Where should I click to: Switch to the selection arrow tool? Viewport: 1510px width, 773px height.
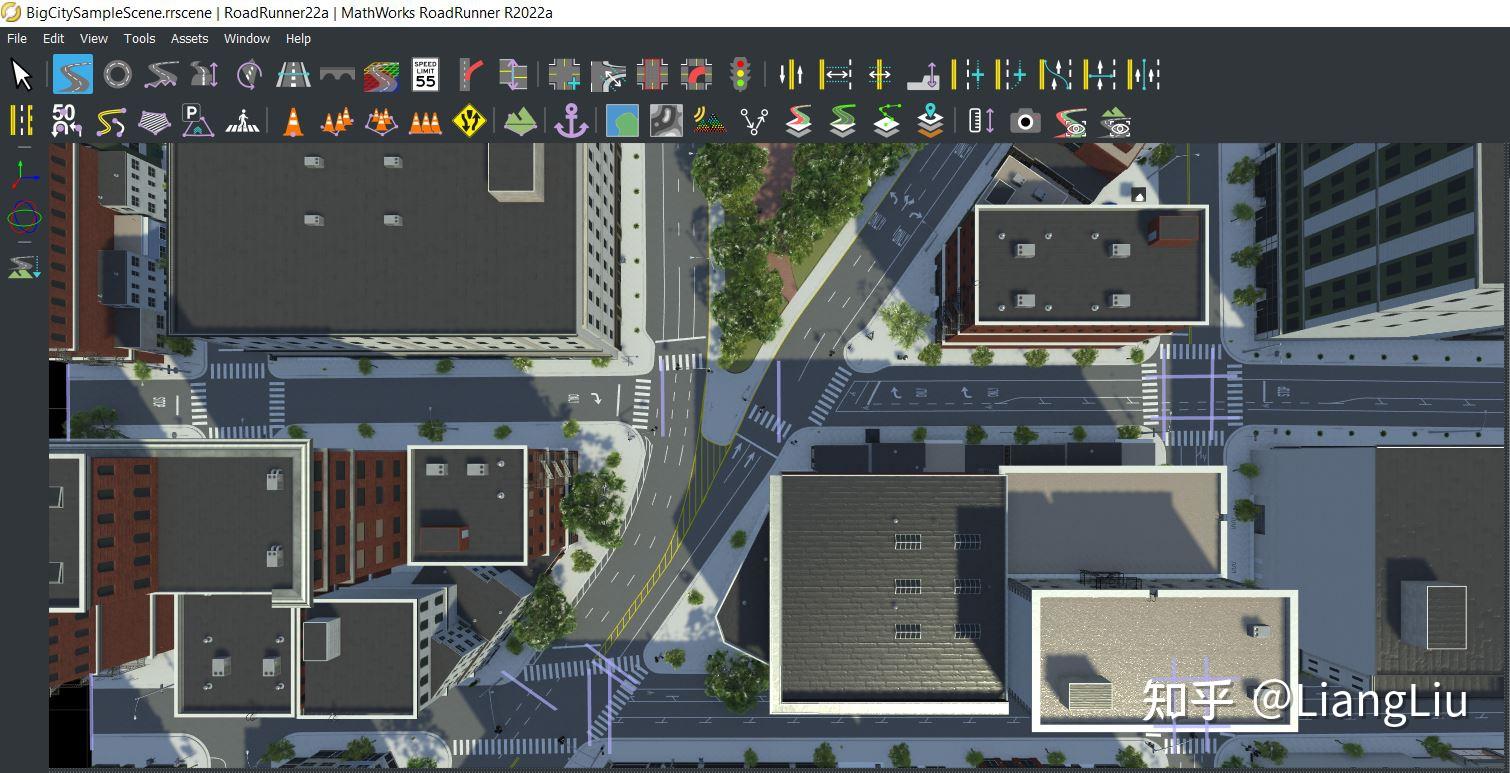(20, 72)
